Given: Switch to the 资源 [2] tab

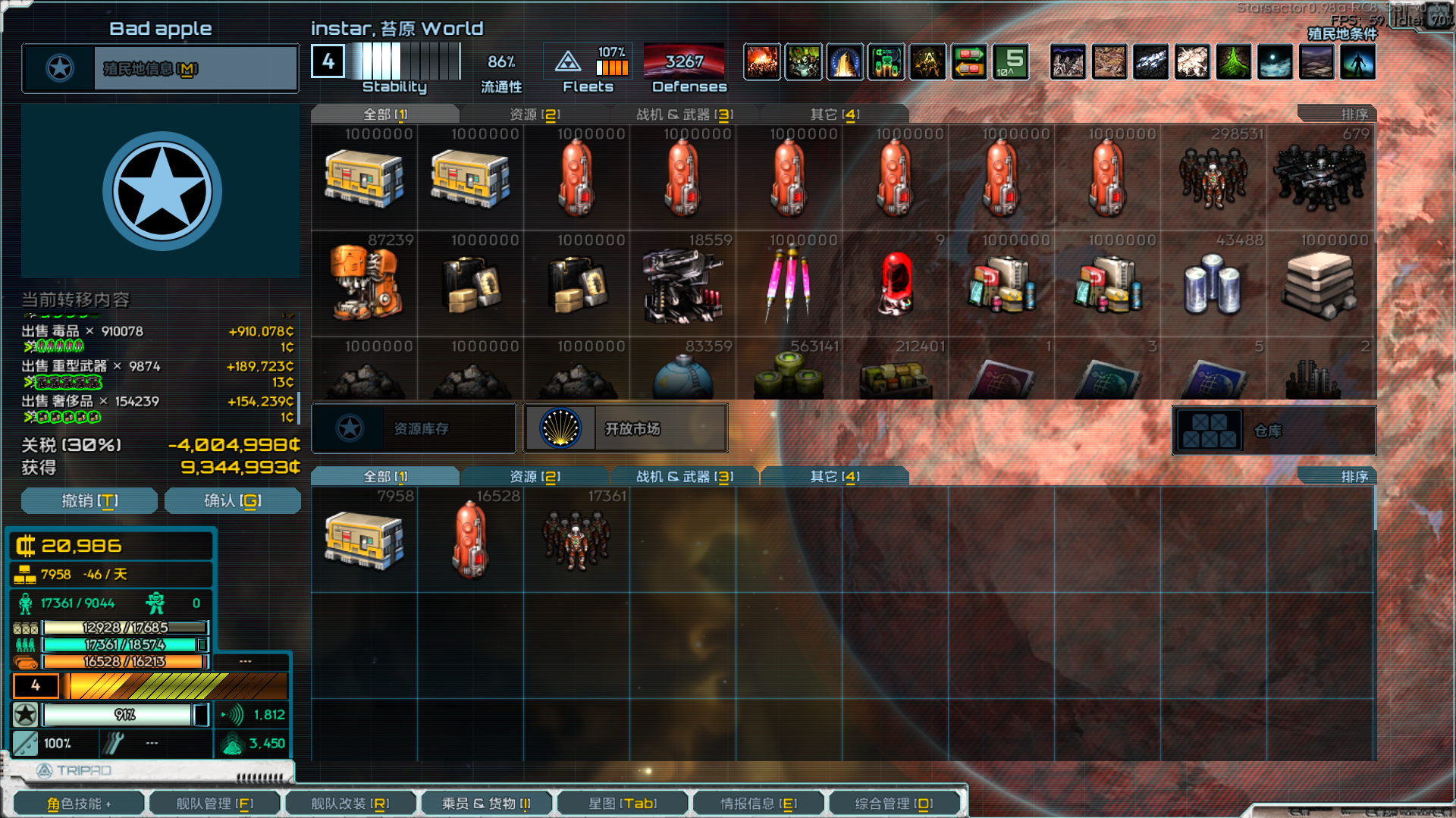Looking at the screenshot, I should point(533,114).
